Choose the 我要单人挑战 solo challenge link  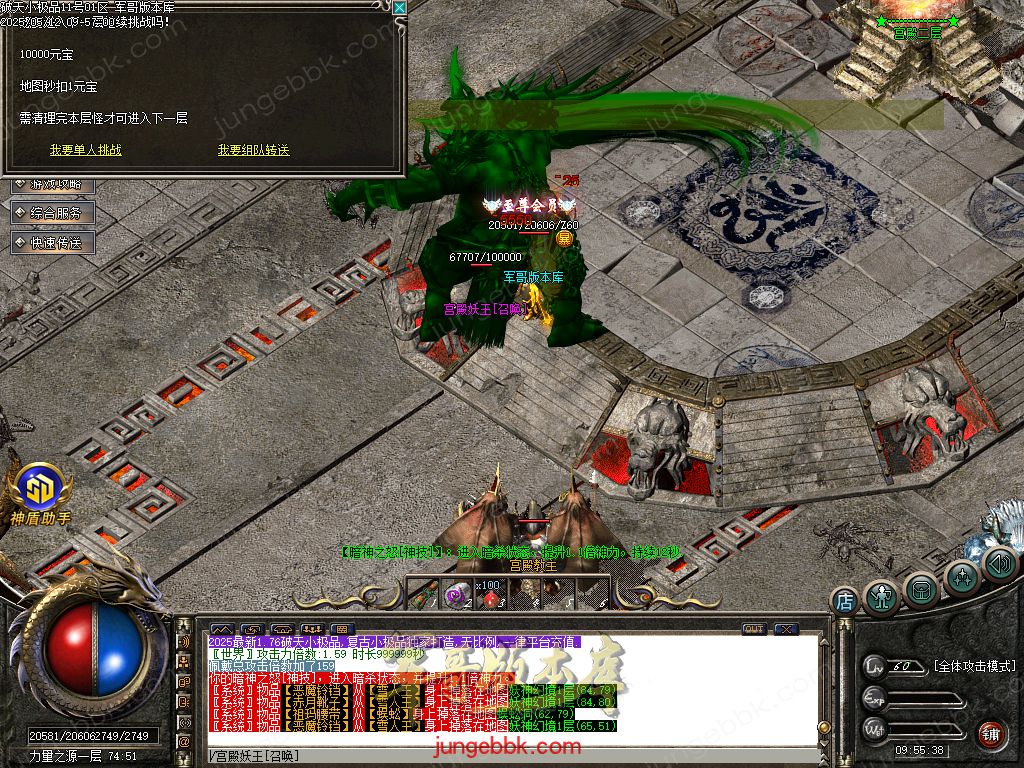pyautogui.click(x=86, y=150)
